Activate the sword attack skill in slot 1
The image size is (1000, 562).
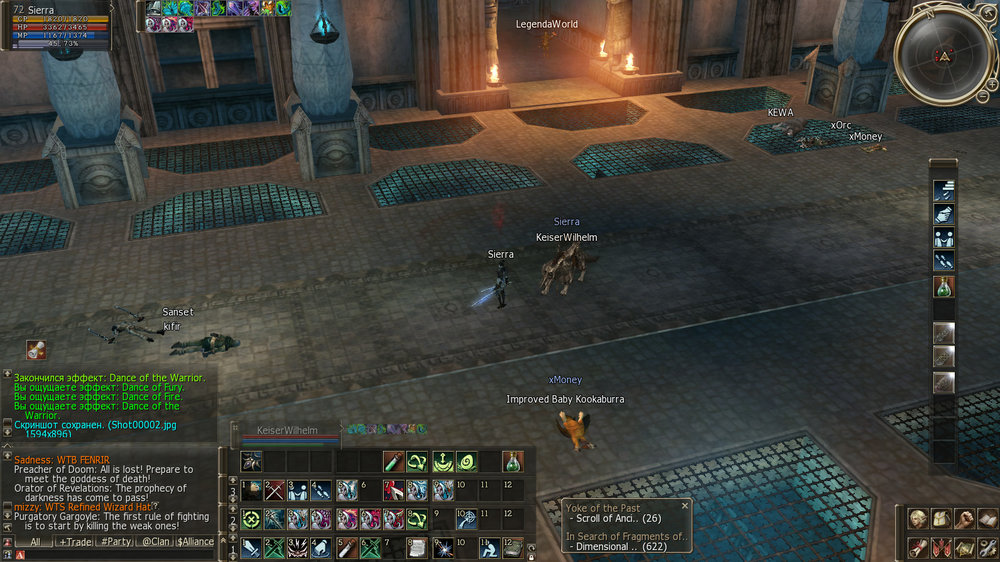pos(249,548)
